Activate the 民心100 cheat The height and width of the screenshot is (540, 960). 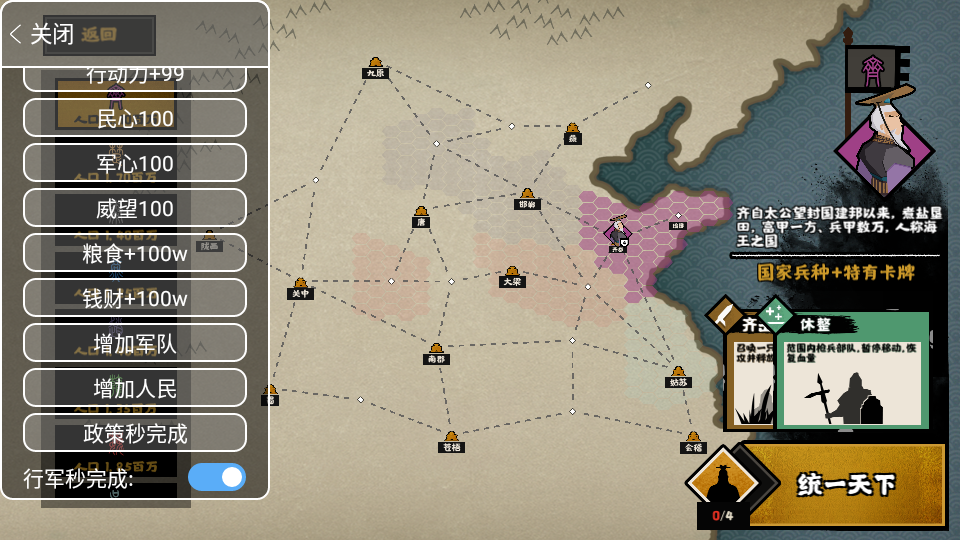[135, 118]
